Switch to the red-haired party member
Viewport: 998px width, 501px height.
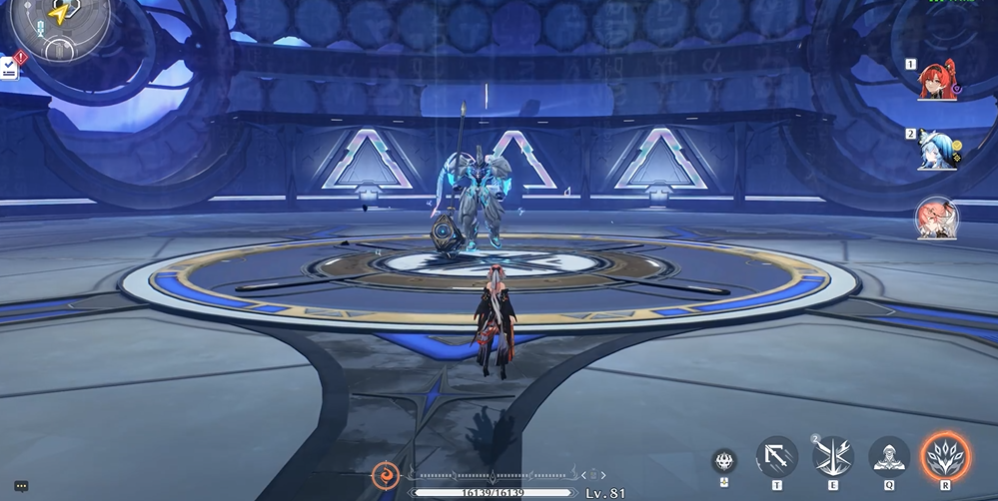[938, 81]
